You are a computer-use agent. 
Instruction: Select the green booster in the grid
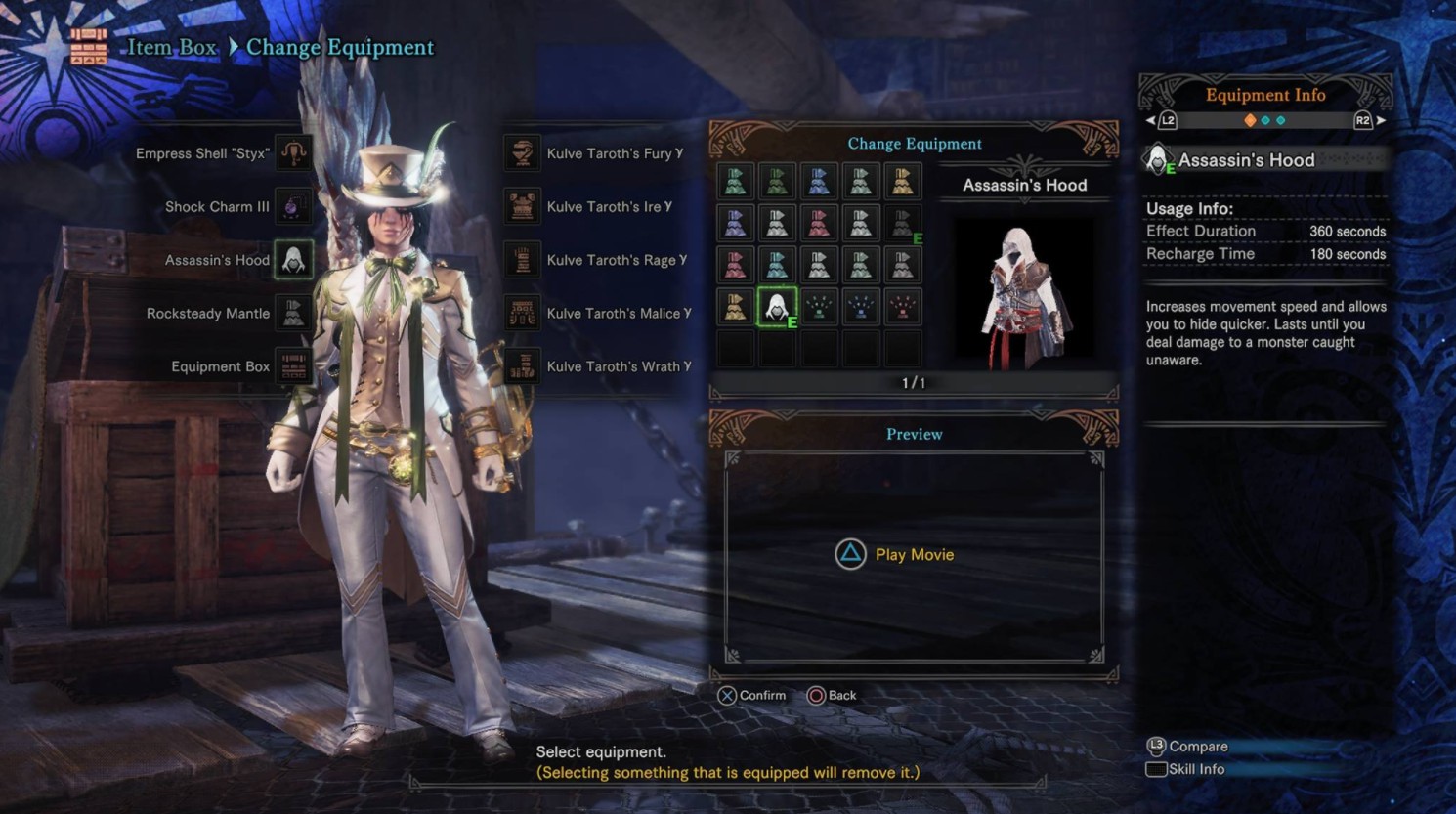819,307
